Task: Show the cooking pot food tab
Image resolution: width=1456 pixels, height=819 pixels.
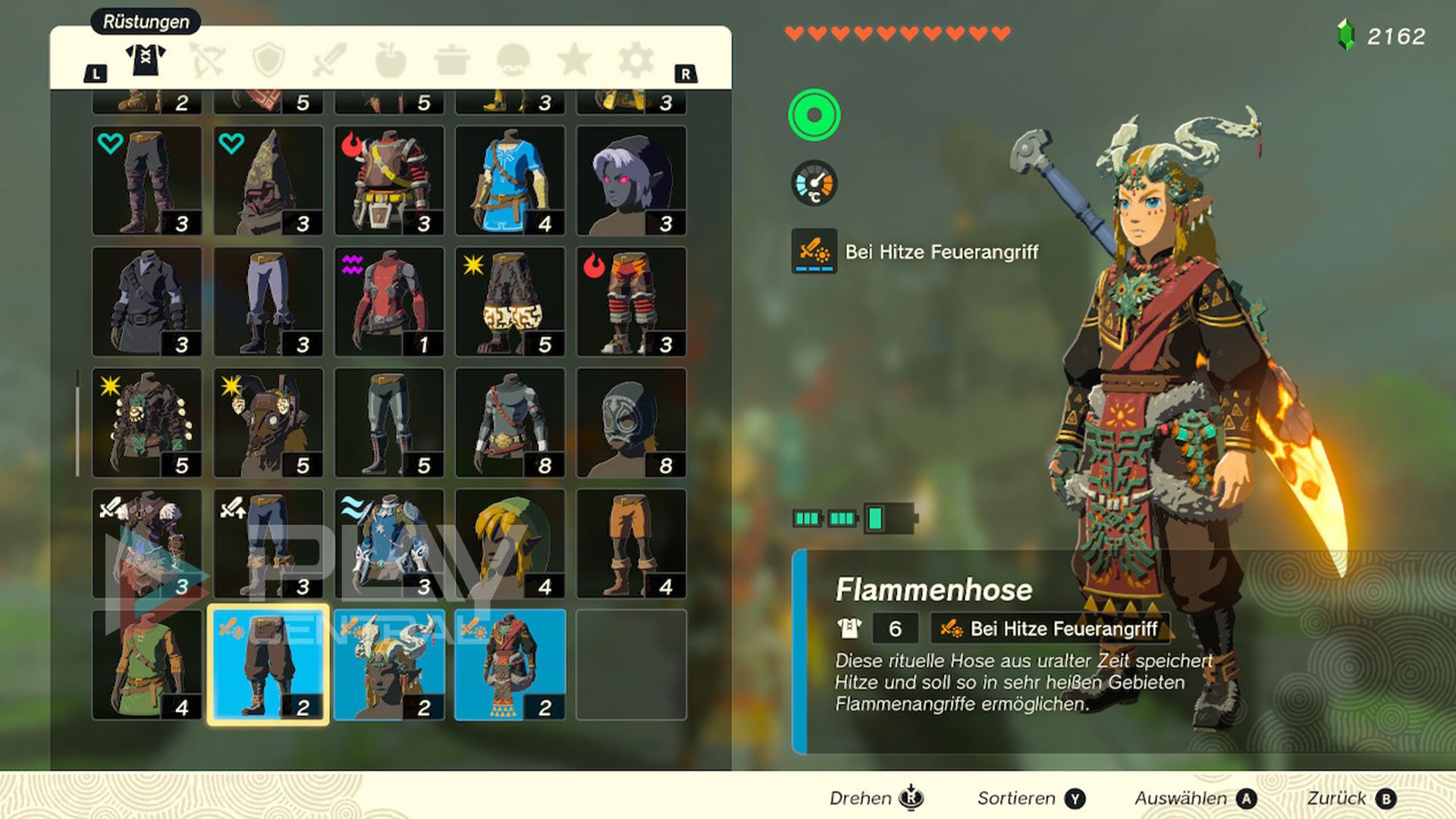Action: tap(452, 61)
